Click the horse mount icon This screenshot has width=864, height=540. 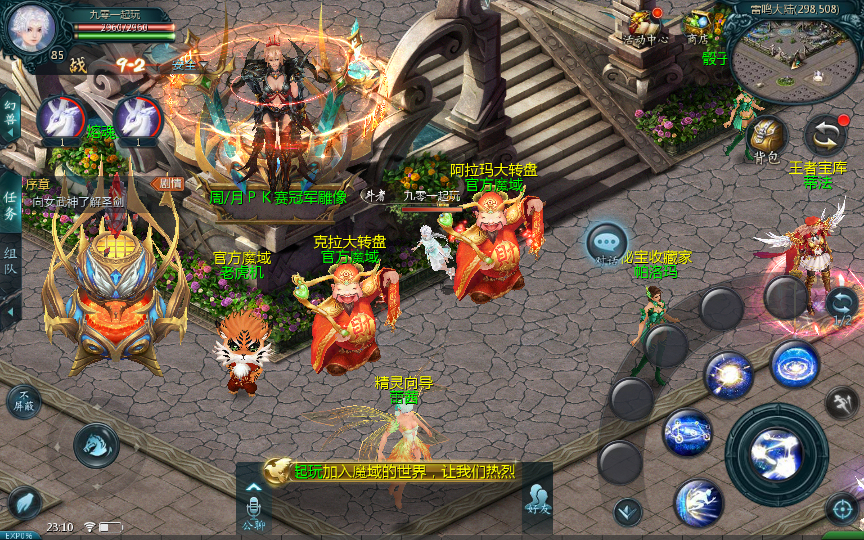[96, 445]
